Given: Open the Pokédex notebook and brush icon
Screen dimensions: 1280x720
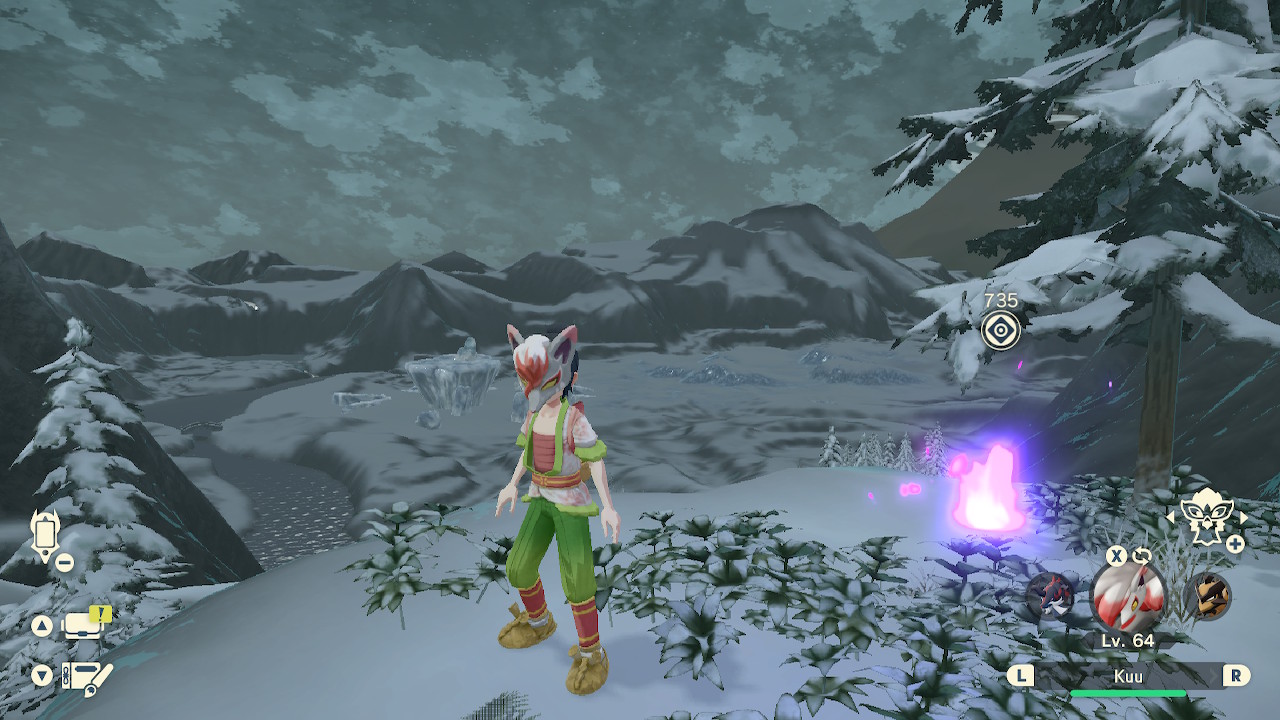Looking at the screenshot, I should tap(86, 676).
